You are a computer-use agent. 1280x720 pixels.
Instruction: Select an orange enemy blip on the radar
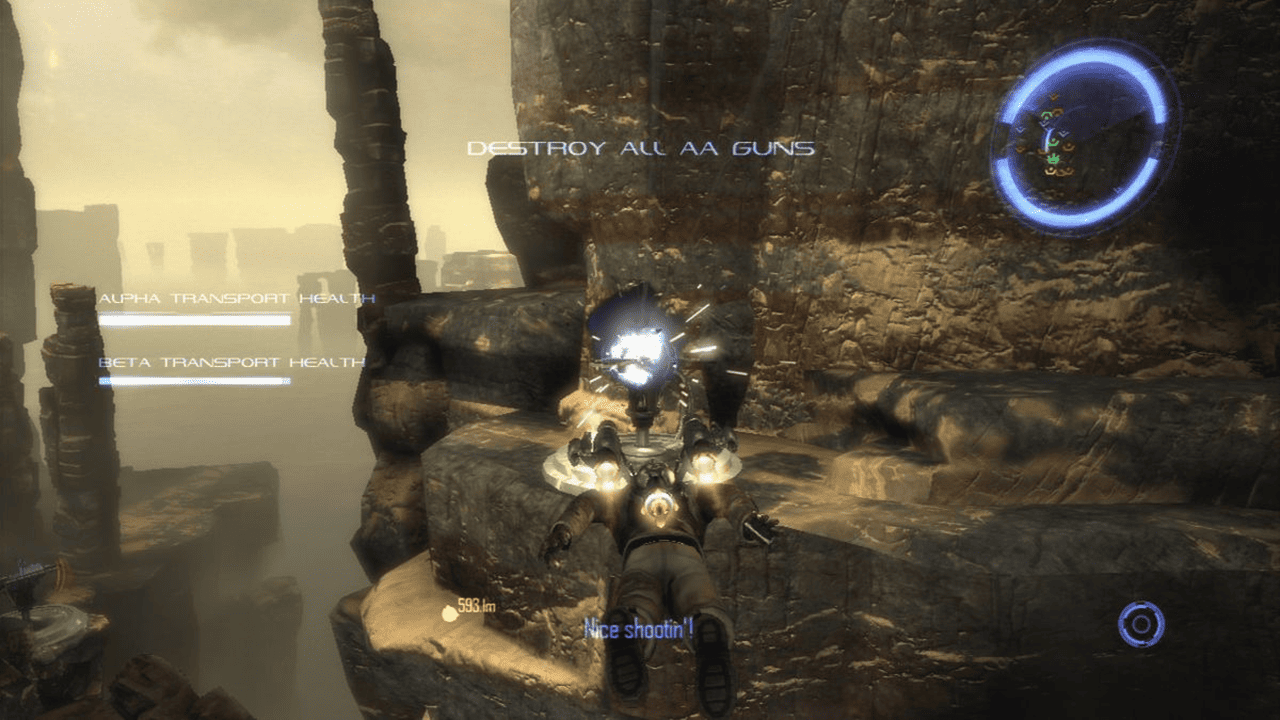pyautogui.click(x=1066, y=147)
